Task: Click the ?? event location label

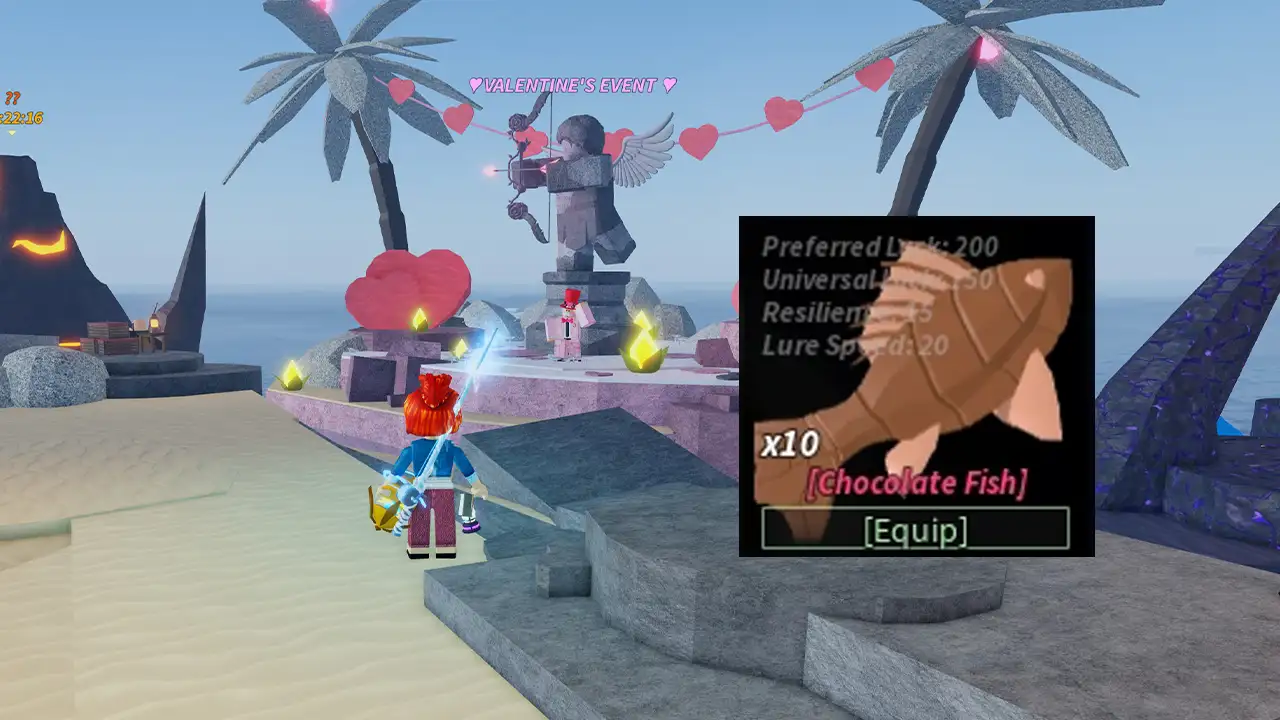Action: point(12,97)
